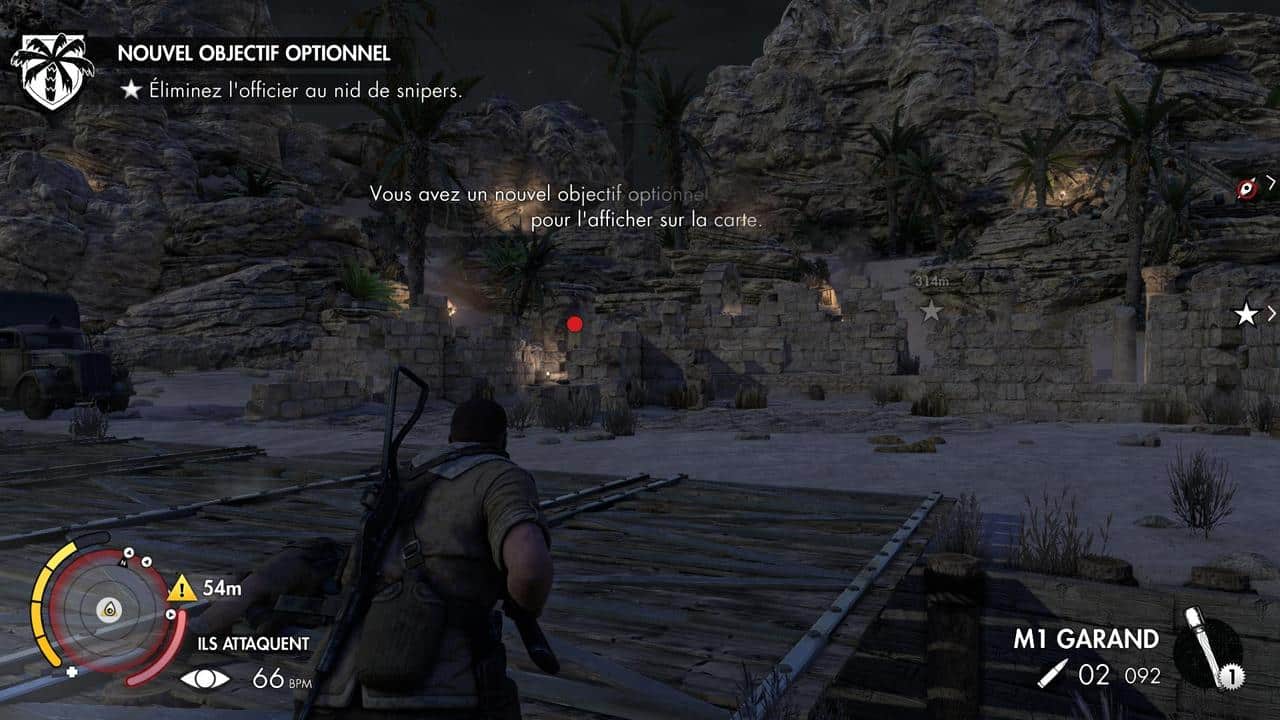Click the white star offscreen objective marker

[1246, 315]
